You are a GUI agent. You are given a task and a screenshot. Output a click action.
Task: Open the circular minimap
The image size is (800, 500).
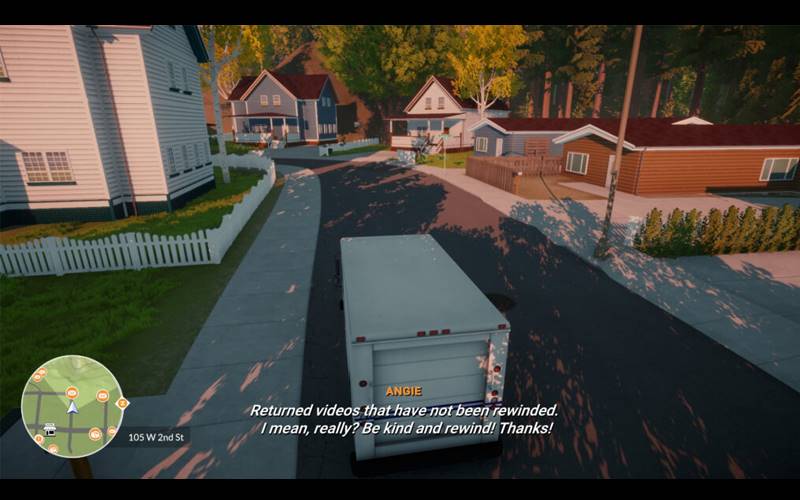72,406
